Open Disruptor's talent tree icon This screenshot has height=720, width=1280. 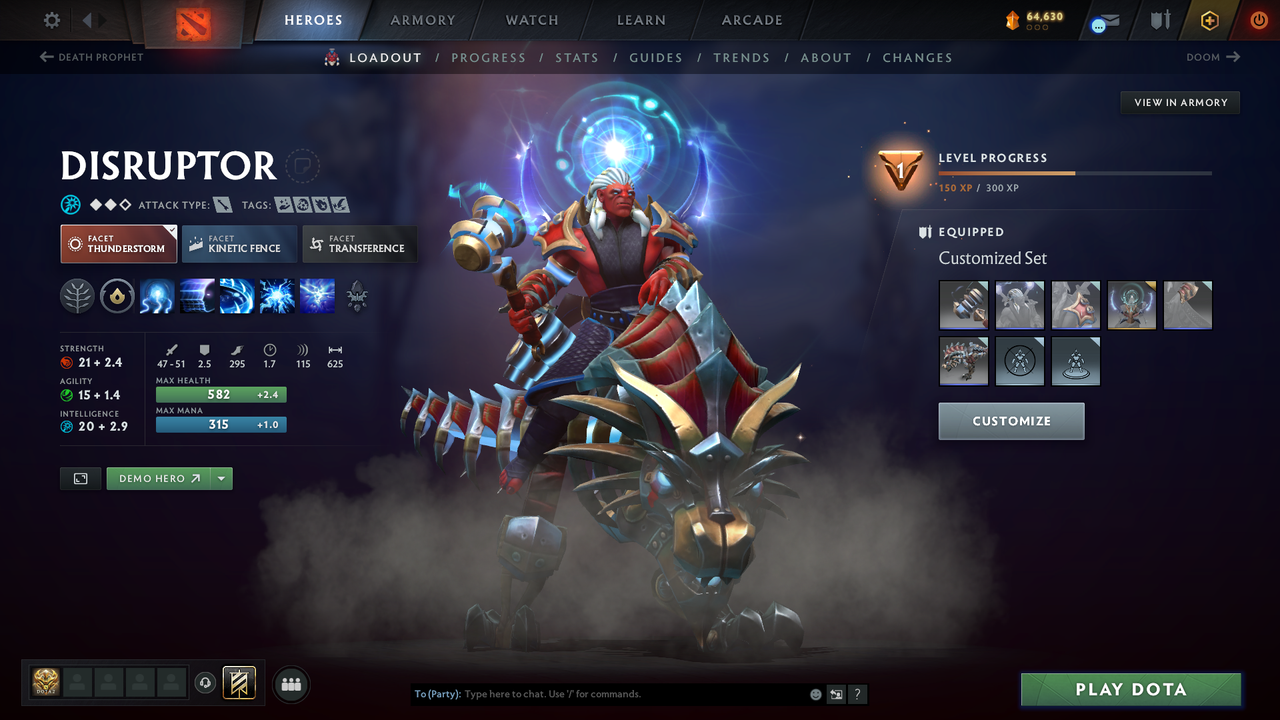pyautogui.click(x=77, y=295)
